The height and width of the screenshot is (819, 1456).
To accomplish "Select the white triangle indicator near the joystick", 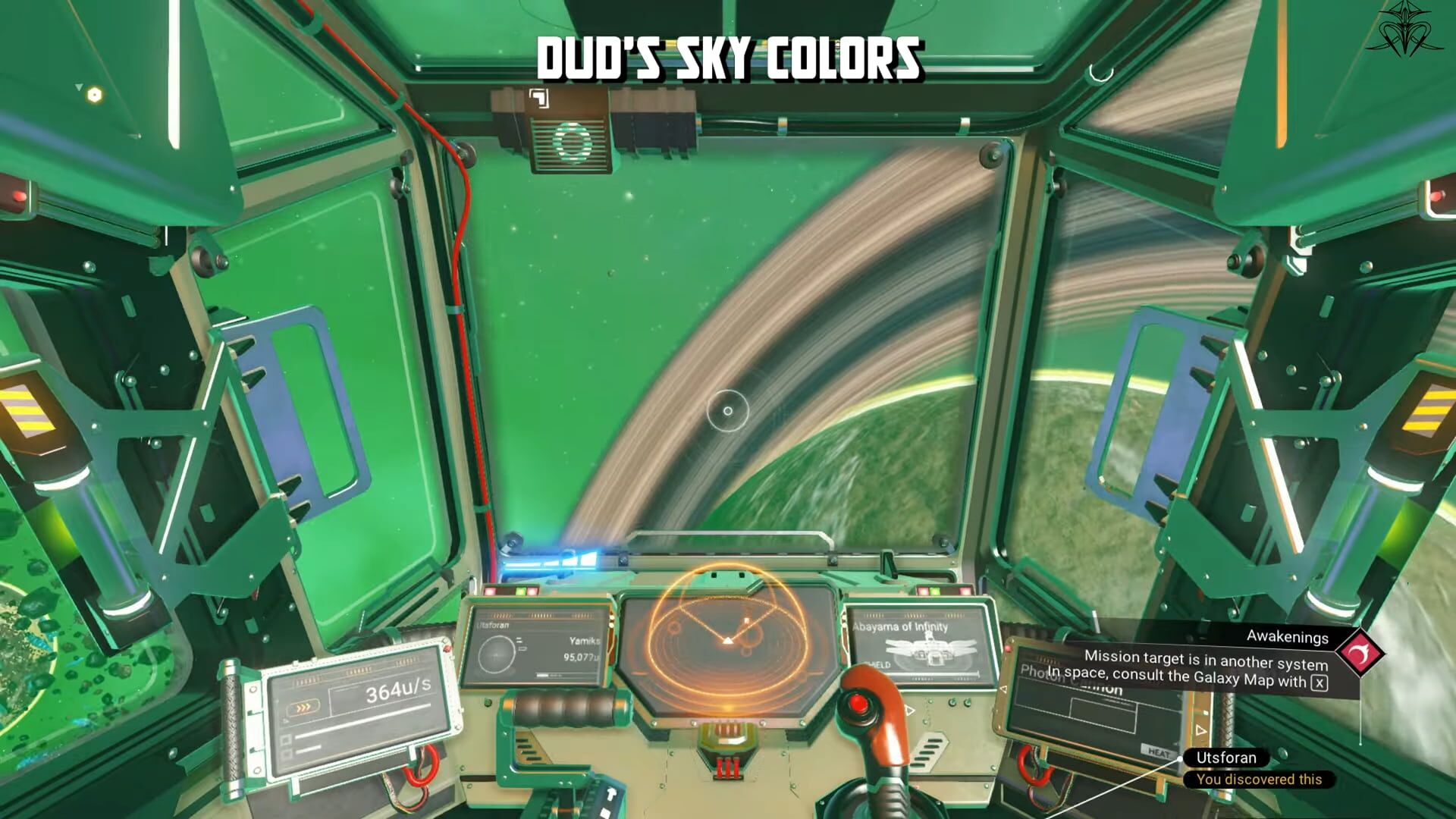I will (908, 711).
